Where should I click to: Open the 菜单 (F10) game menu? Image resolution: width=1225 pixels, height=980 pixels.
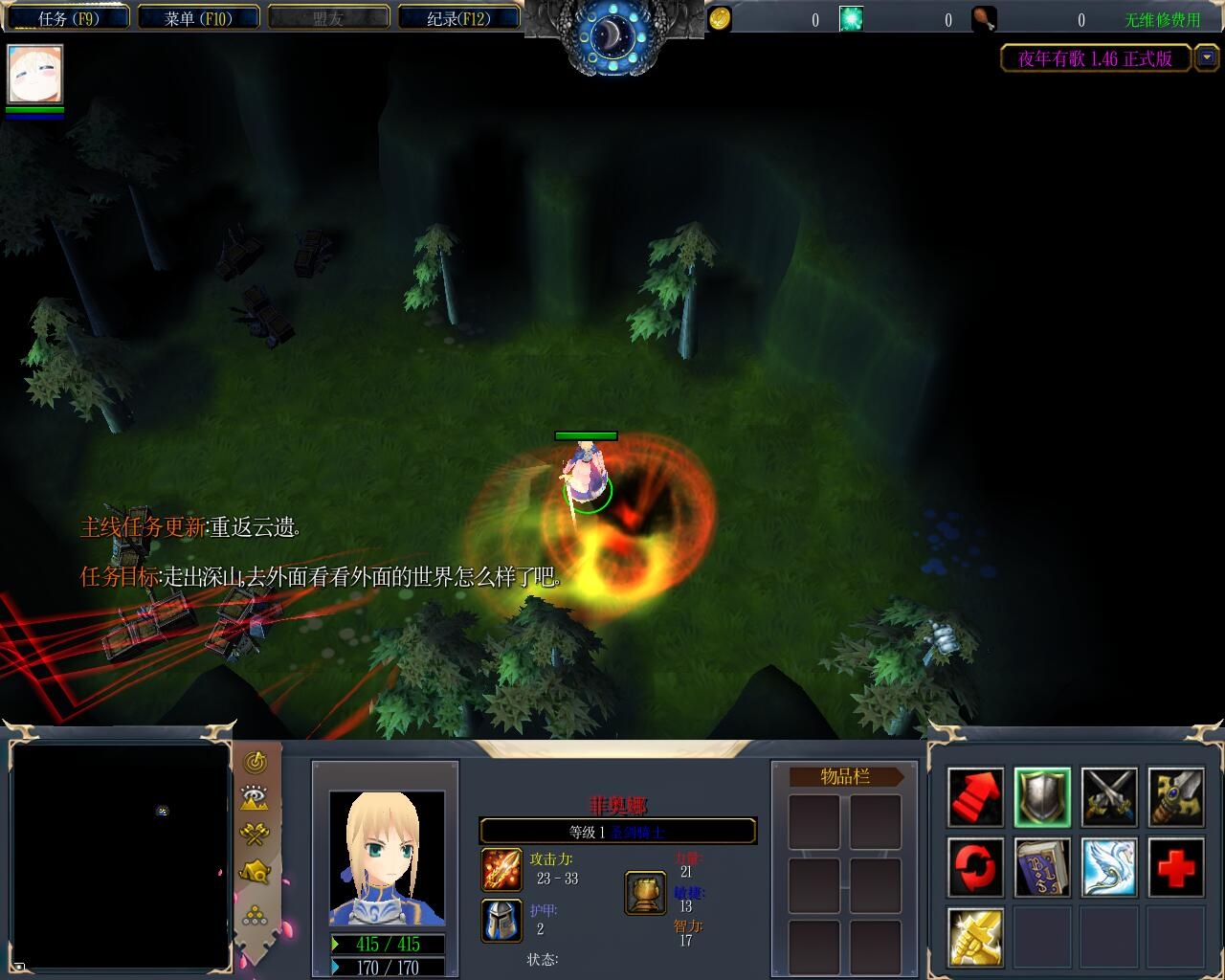(198, 18)
